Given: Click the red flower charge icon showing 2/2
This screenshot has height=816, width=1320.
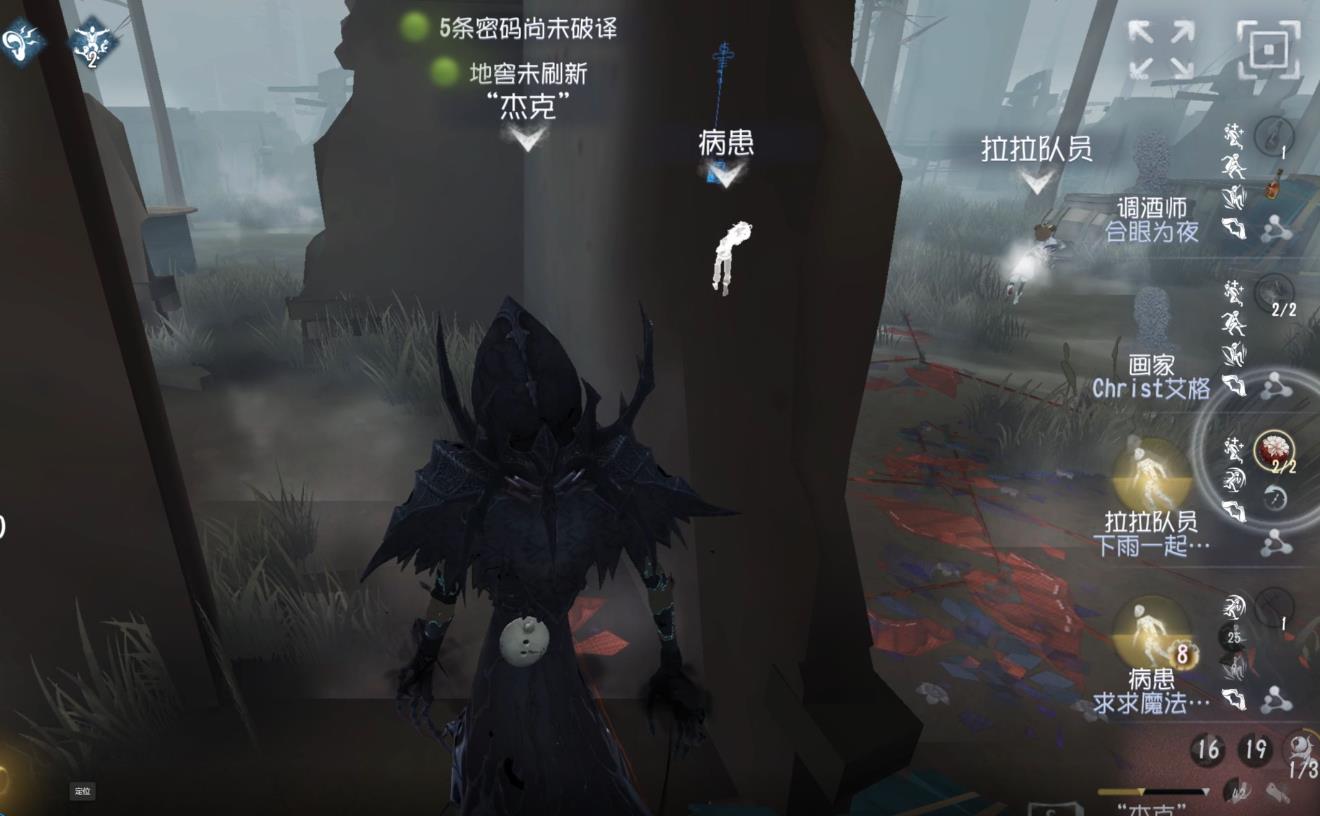Looking at the screenshot, I should tap(1275, 449).
